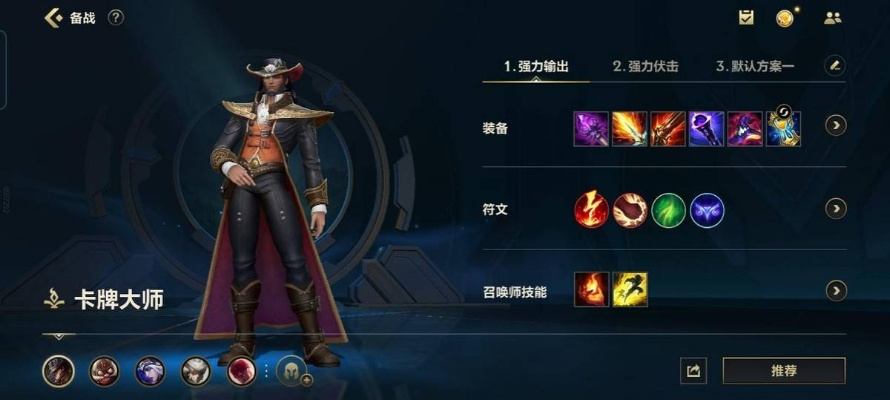890x400 pixels.
Task: Select the Electrocute lightning keystone rune
Action: click(591, 210)
